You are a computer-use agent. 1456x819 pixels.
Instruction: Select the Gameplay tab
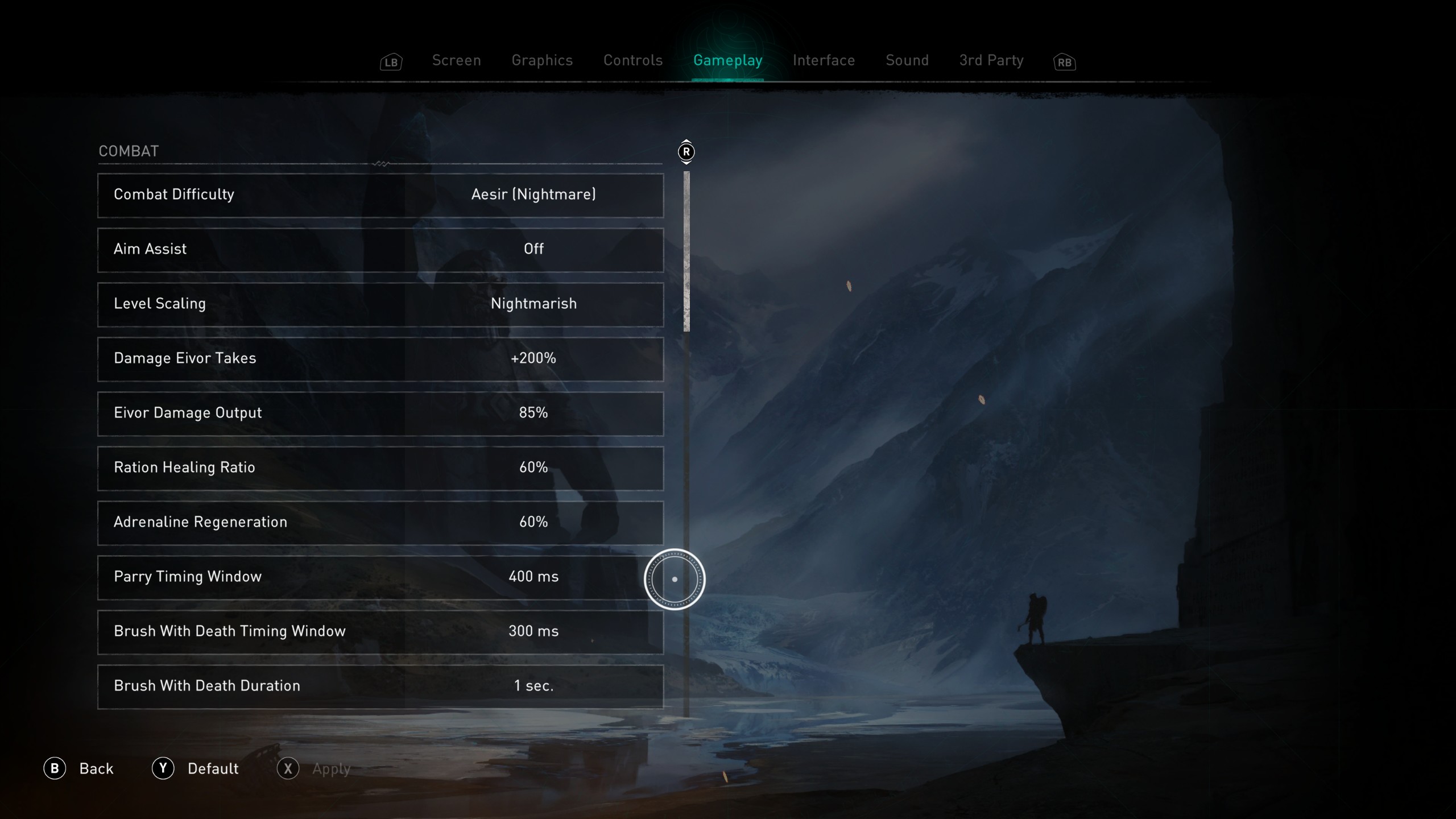click(727, 60)
